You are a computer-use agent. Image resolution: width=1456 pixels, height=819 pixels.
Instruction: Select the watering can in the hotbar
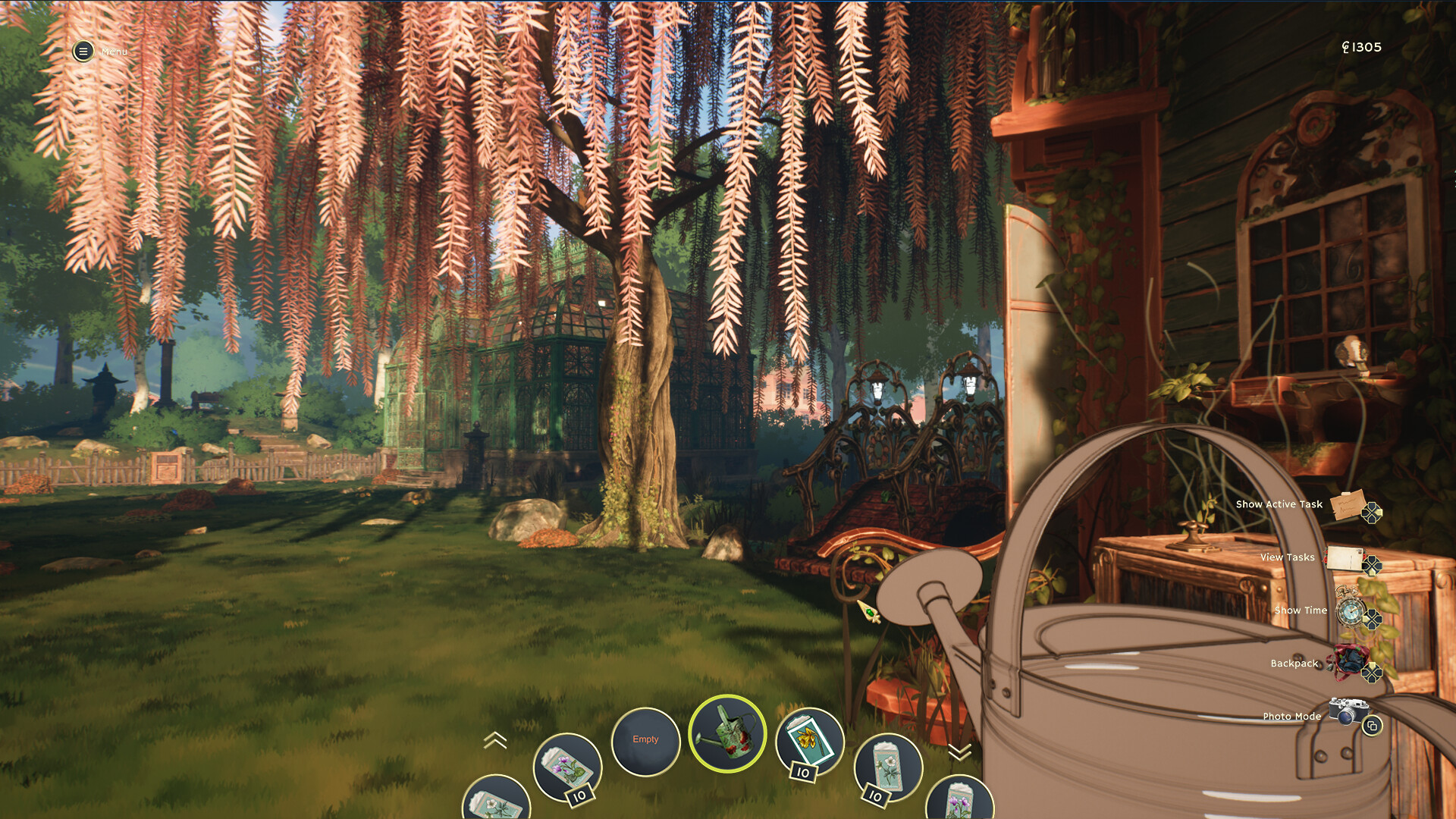click(x=728, y=734)
